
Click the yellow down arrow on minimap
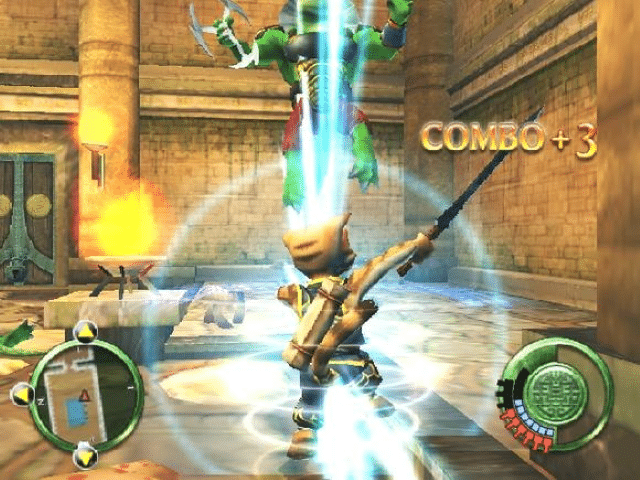coord(84,459)
